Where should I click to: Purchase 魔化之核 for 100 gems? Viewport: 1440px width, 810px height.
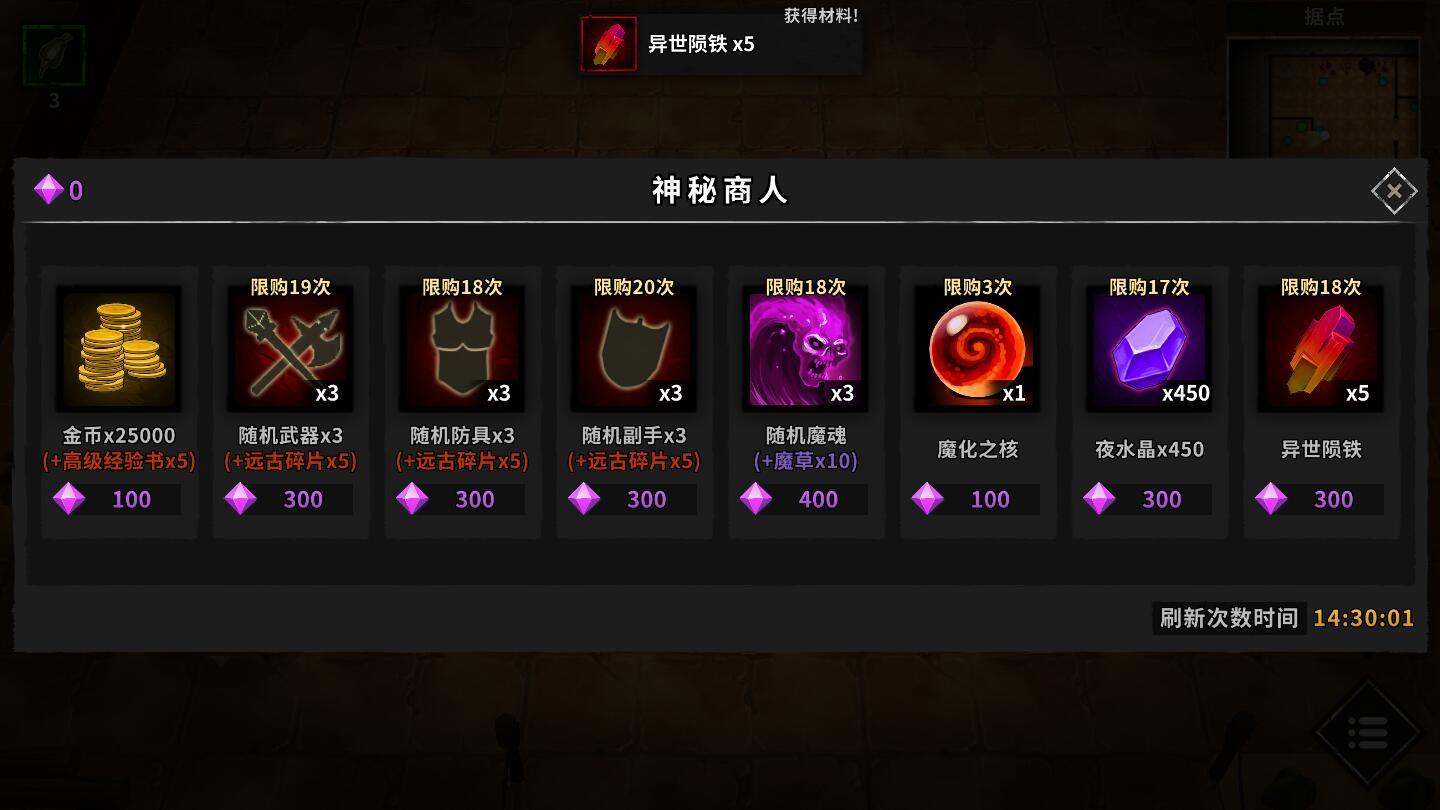[x=977, y=499]
